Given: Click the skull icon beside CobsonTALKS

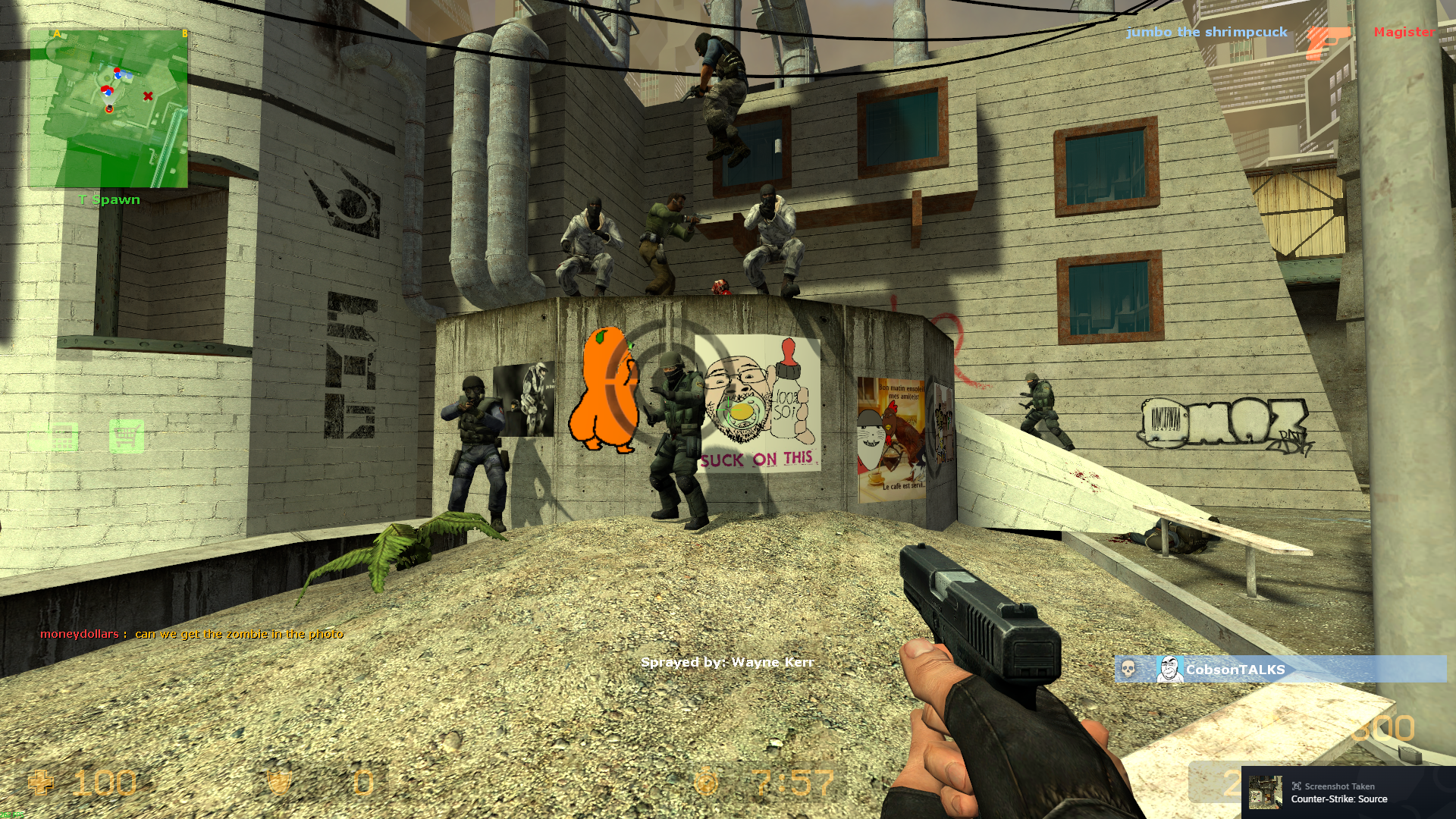Looking at the screenshot, I should 1128,670.
